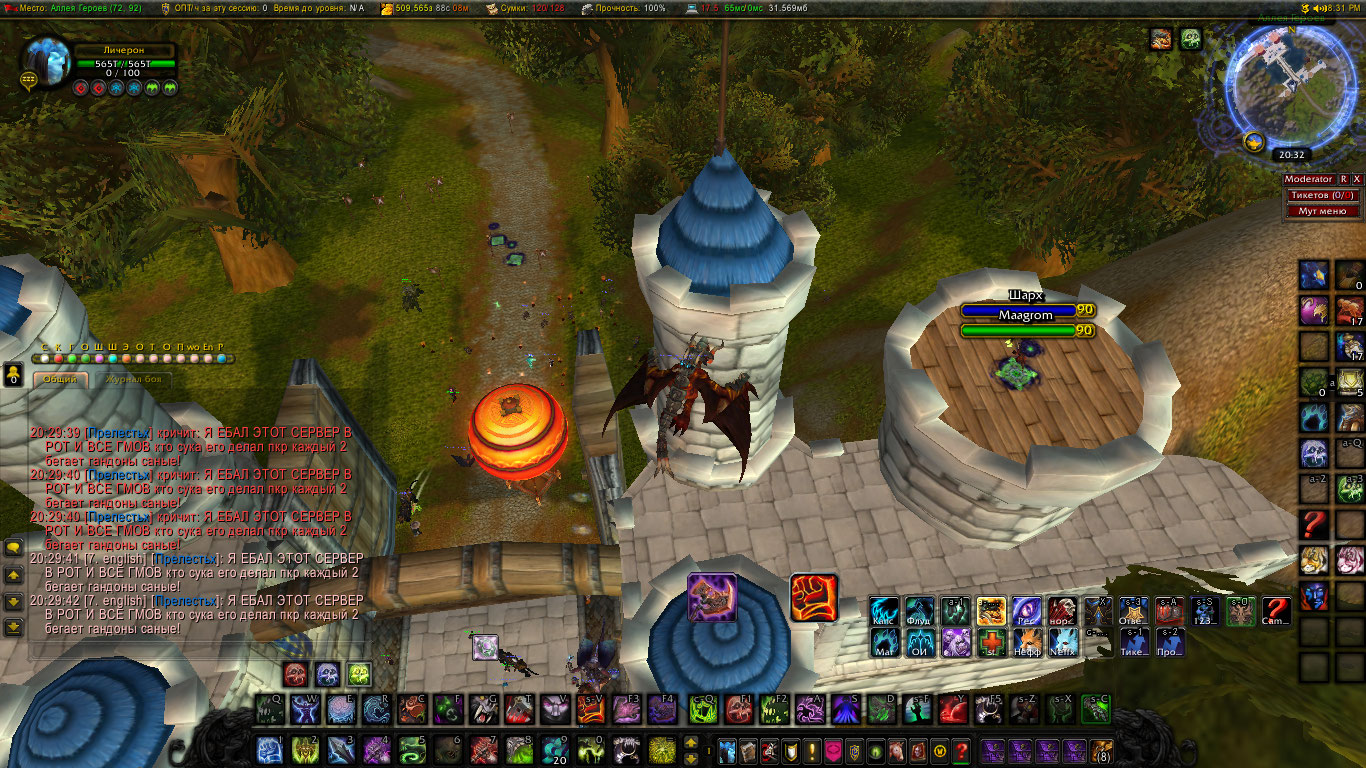Open the chat speech-bubble menu button
Screen dimensions: 1366x768
point(14,548)
